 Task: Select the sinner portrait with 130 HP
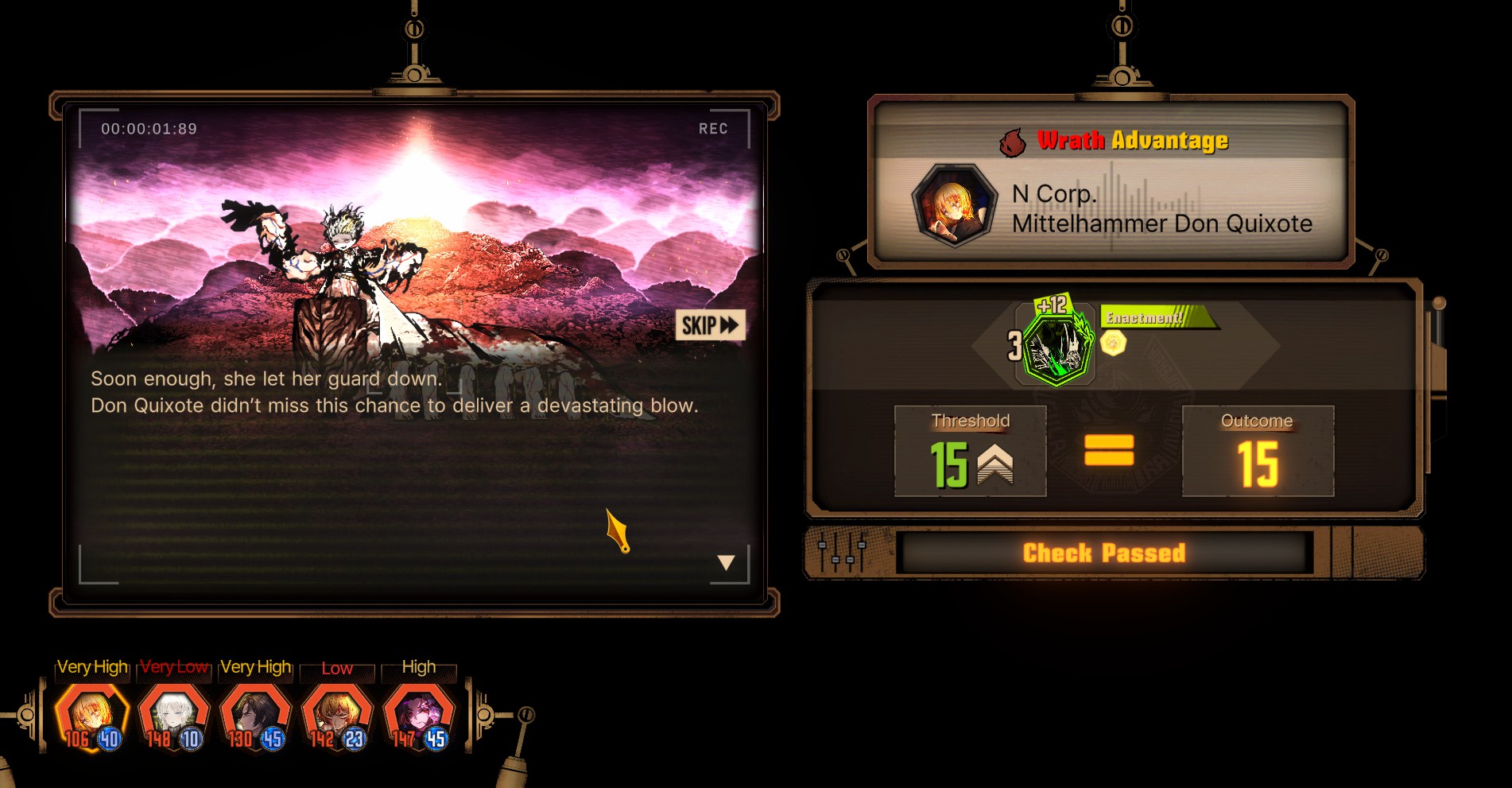(x=255, y=714)
